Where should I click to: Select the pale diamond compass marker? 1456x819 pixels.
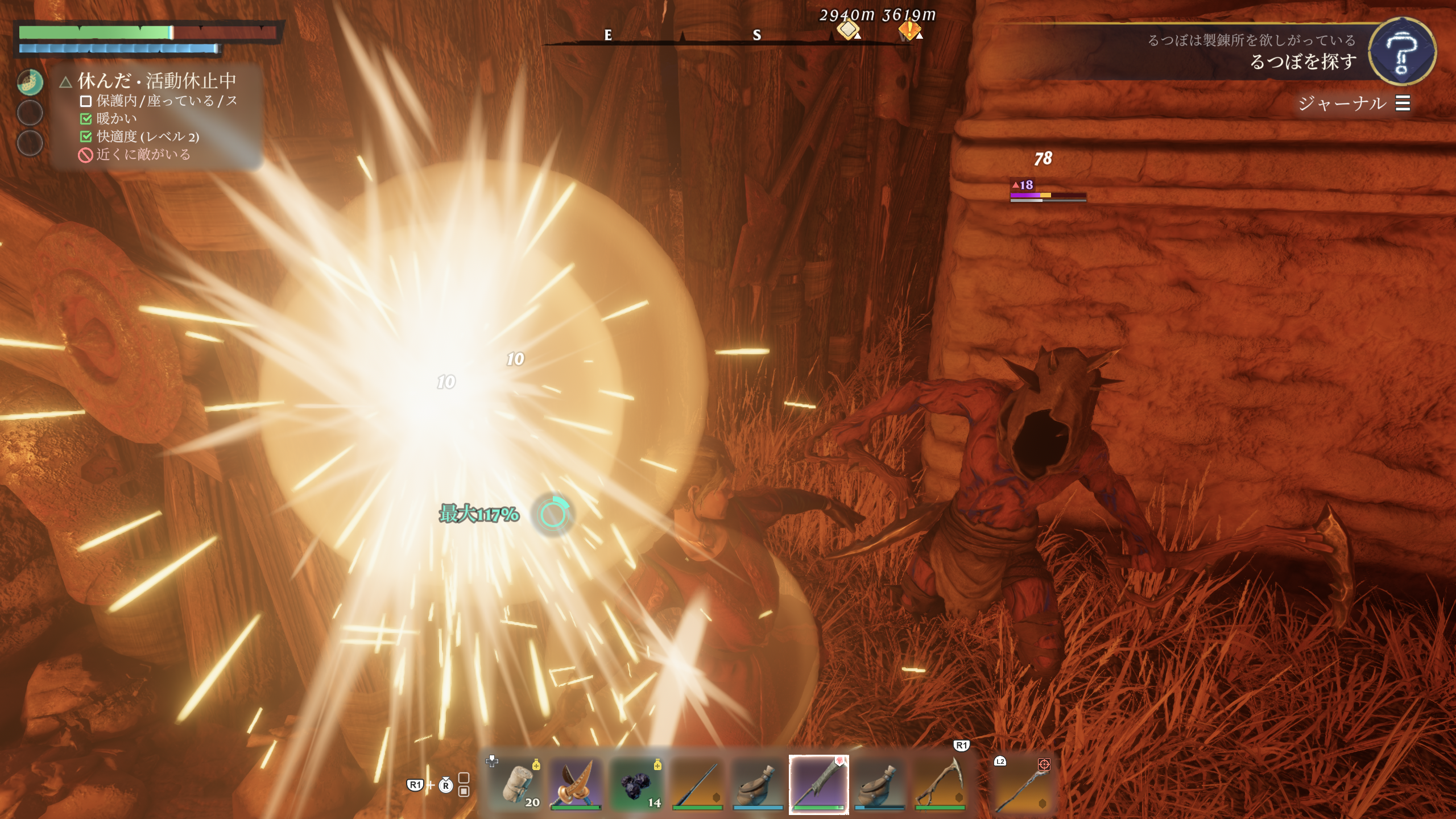coord(847,28)
